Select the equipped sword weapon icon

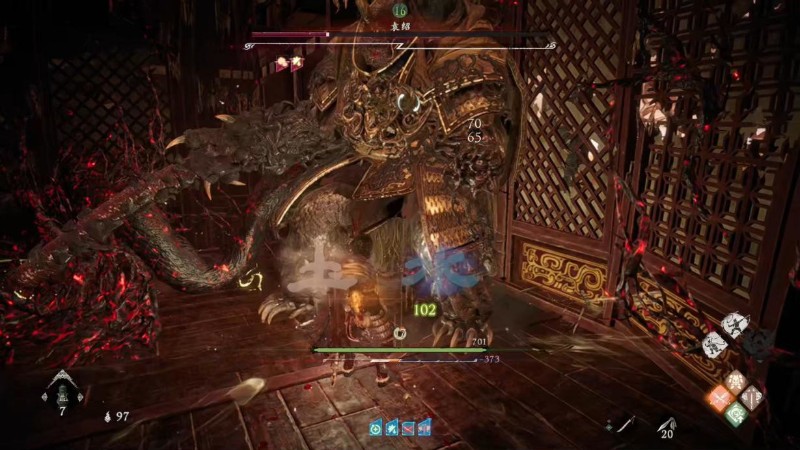625,426
